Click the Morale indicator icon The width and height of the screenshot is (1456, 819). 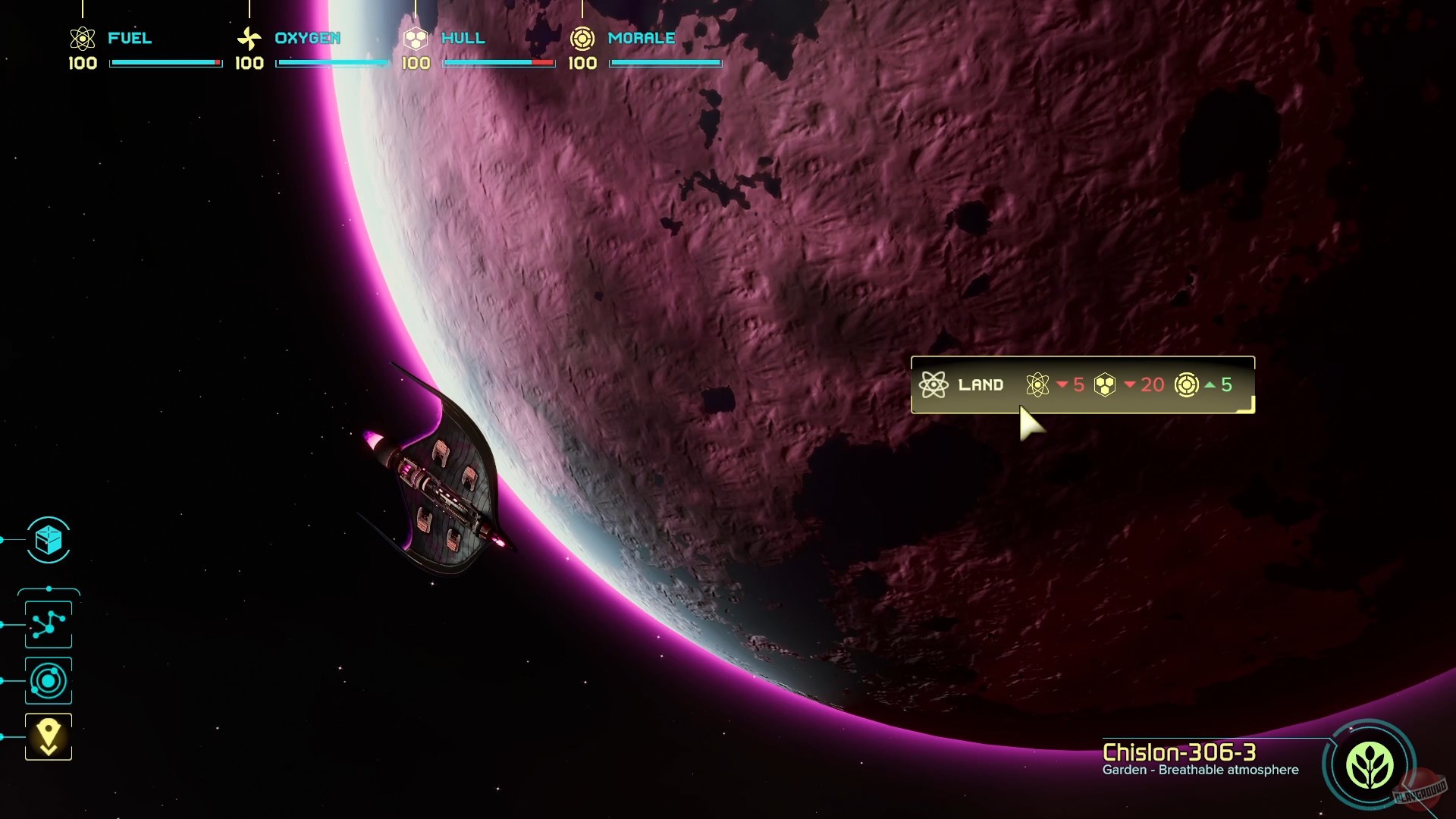point(582,36)
